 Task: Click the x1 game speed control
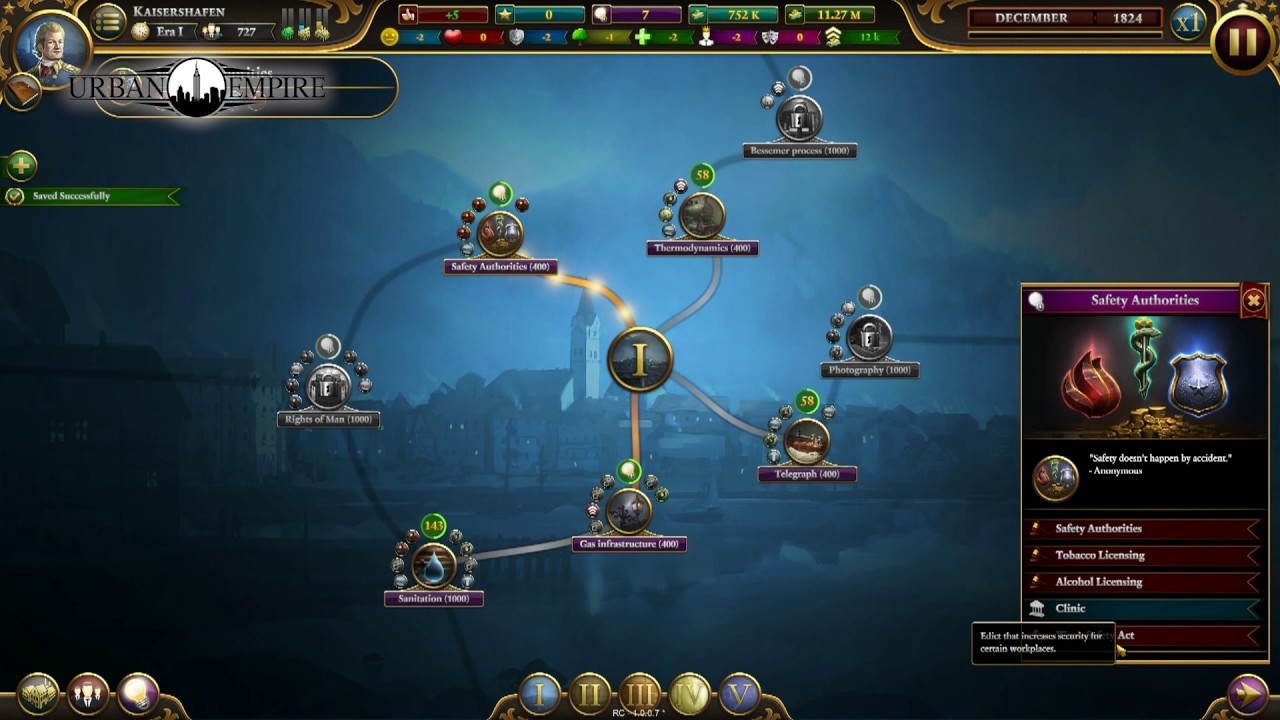coord(1188,22)
